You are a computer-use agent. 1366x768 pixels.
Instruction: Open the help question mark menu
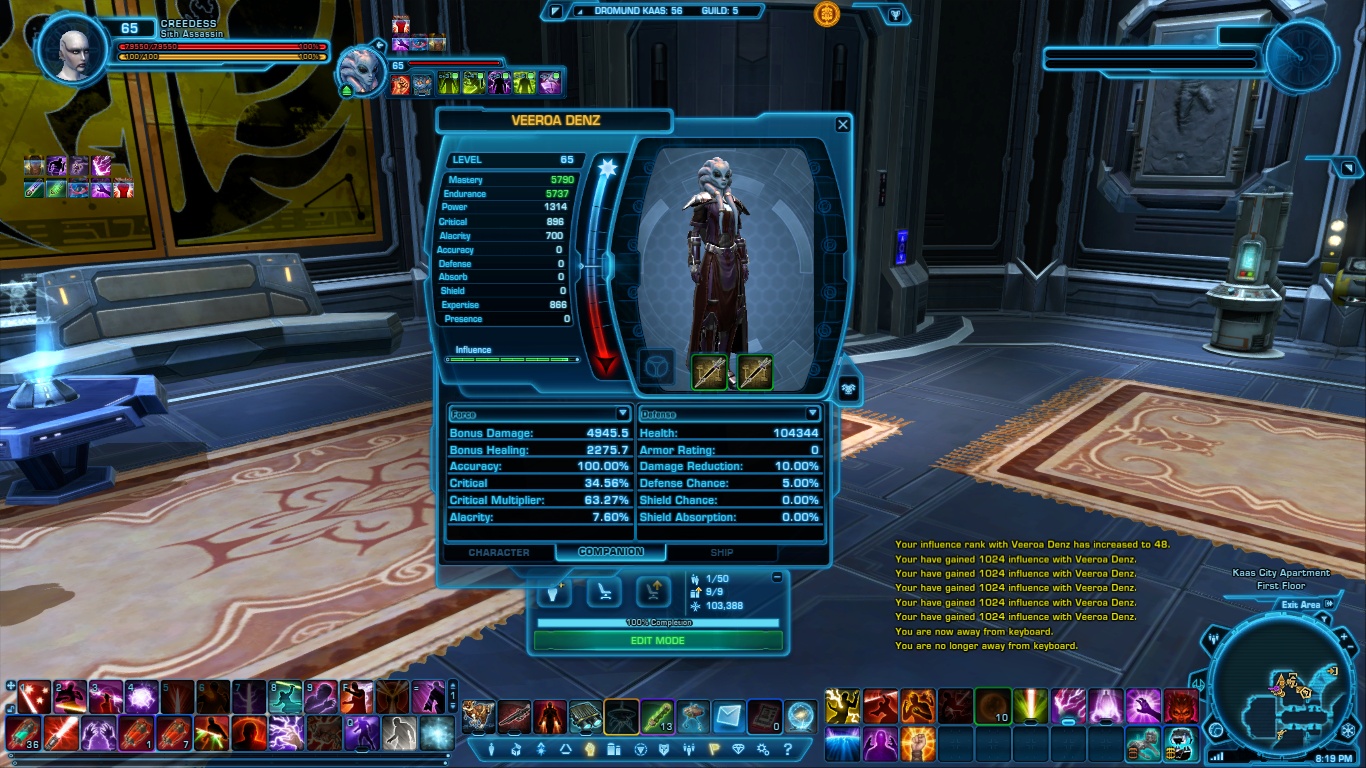pyautogui.click(x=788, y=749)
